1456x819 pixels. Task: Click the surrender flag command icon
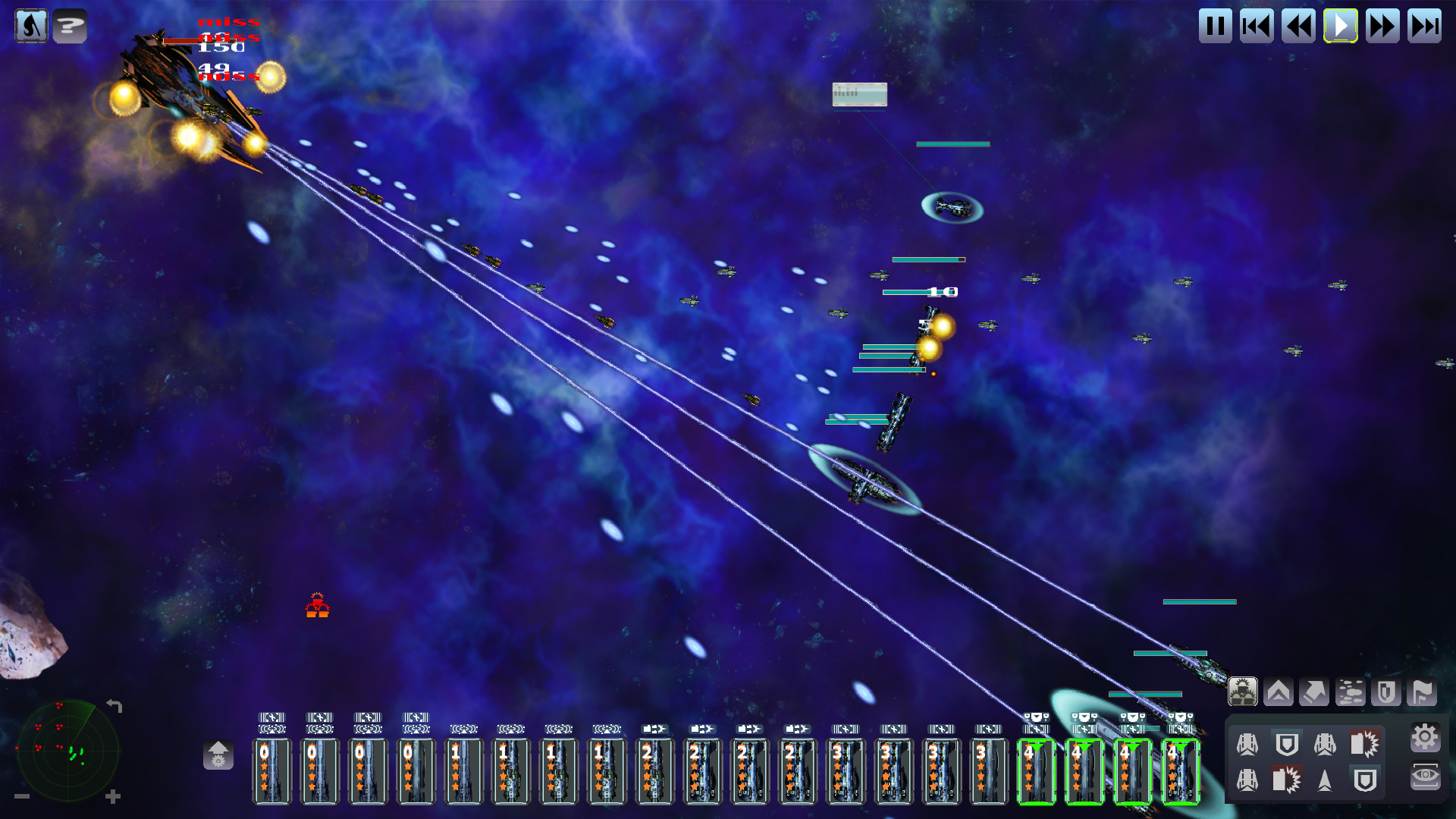click(x=1421, y=691)
